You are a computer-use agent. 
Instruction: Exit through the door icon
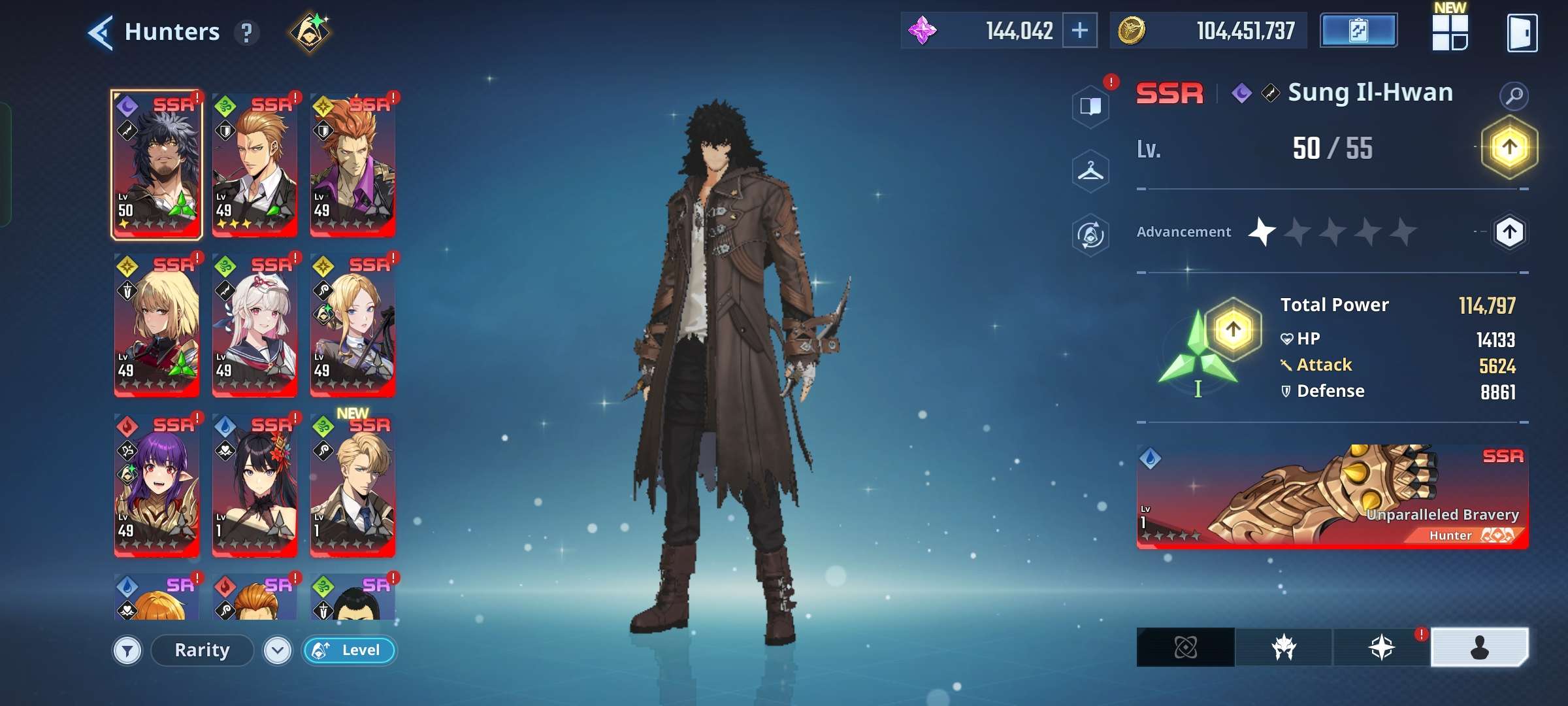click(x=1522, y=33)
